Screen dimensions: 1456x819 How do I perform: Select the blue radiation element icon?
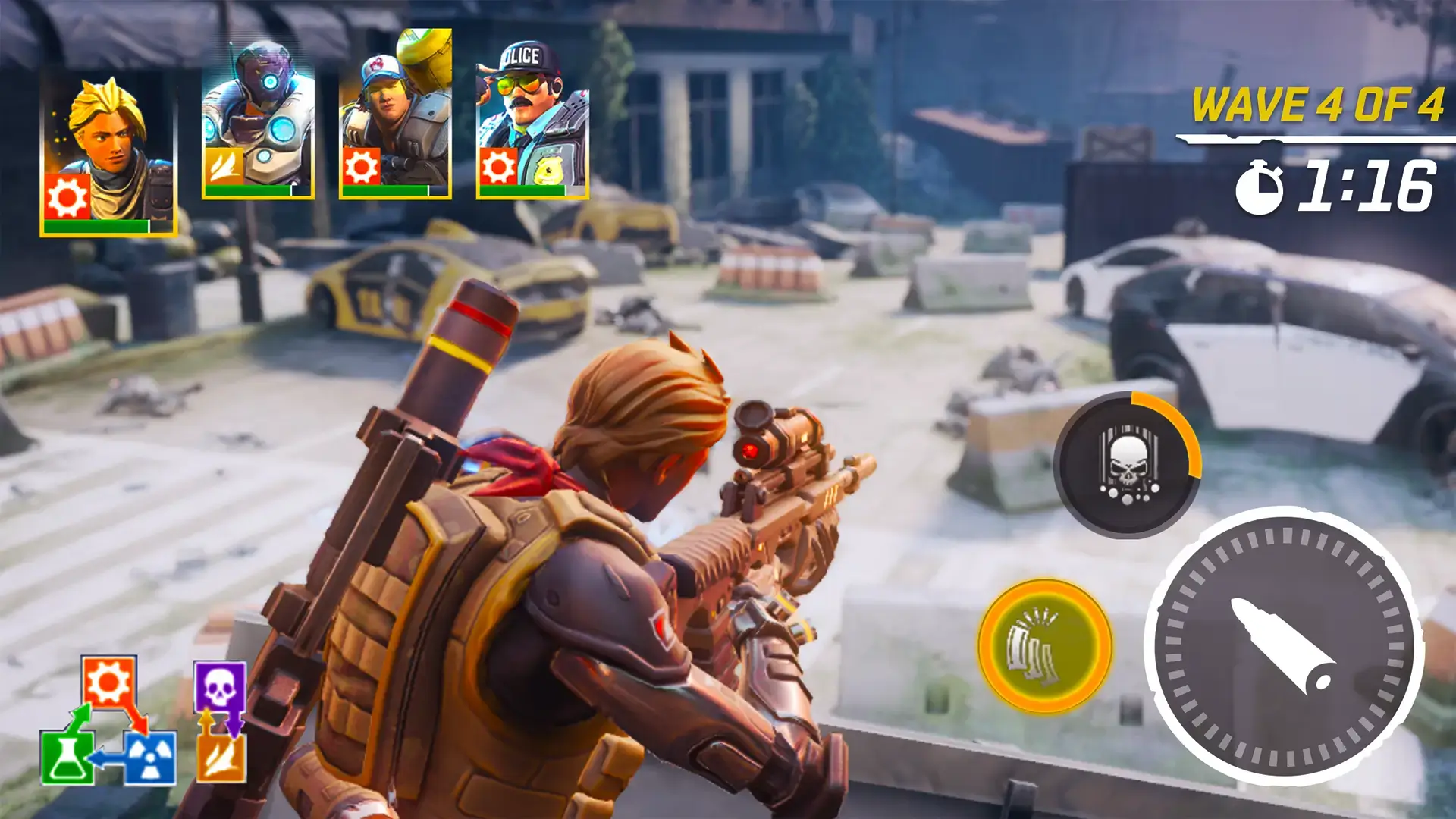[x=149, y=758]
